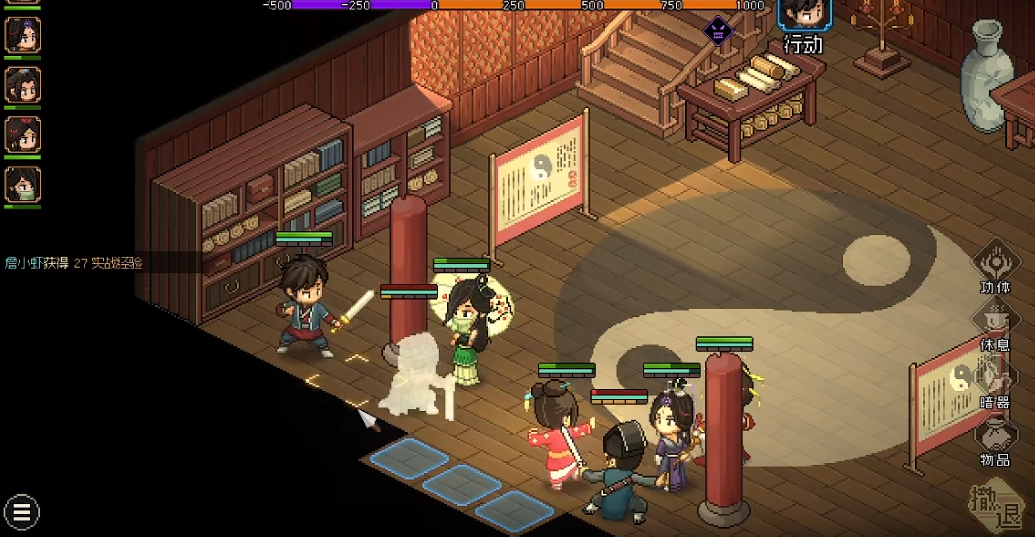Open the 功体 stance menu
This screenshot has height=537, width=1035.
coord(995,264)
